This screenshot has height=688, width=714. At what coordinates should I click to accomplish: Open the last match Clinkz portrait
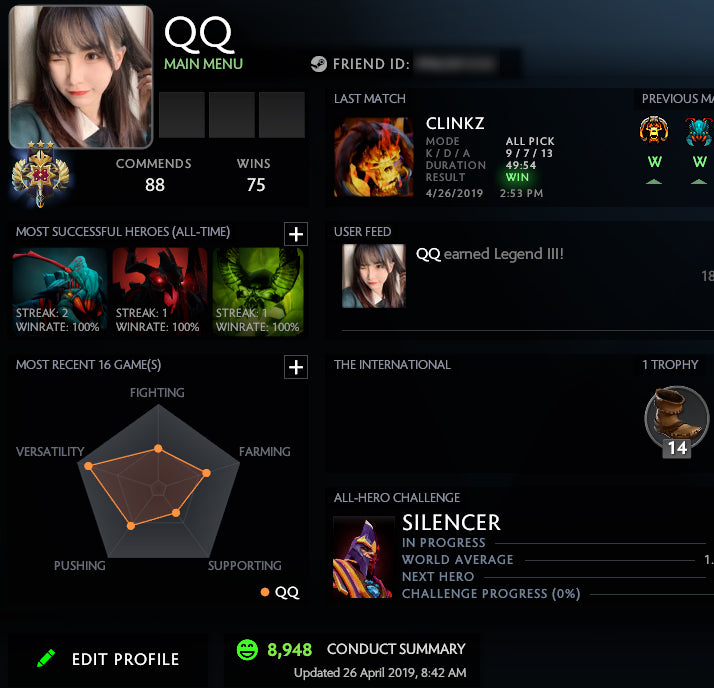click(373, 158)
